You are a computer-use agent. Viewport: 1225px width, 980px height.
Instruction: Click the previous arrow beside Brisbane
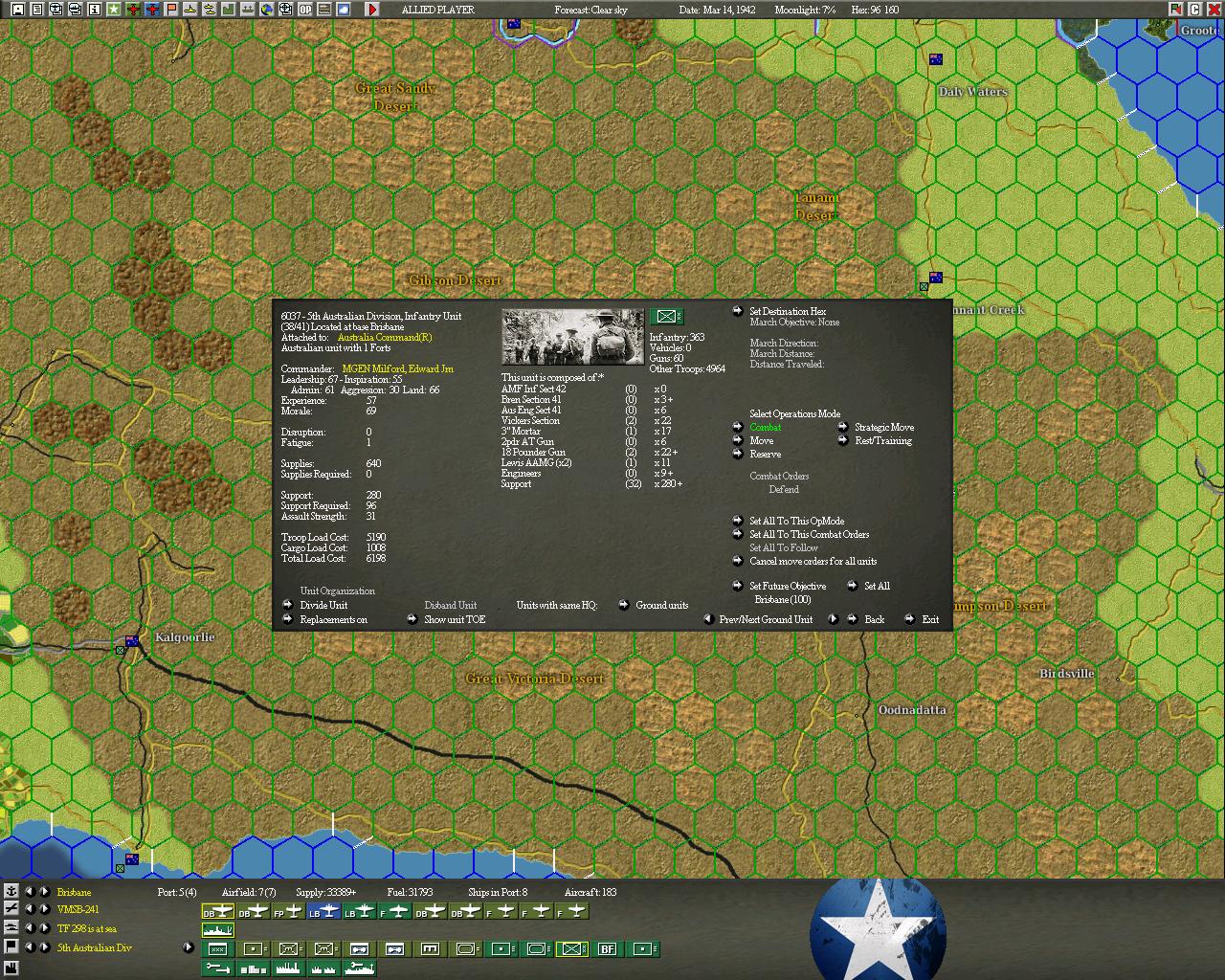coord(30,892)
